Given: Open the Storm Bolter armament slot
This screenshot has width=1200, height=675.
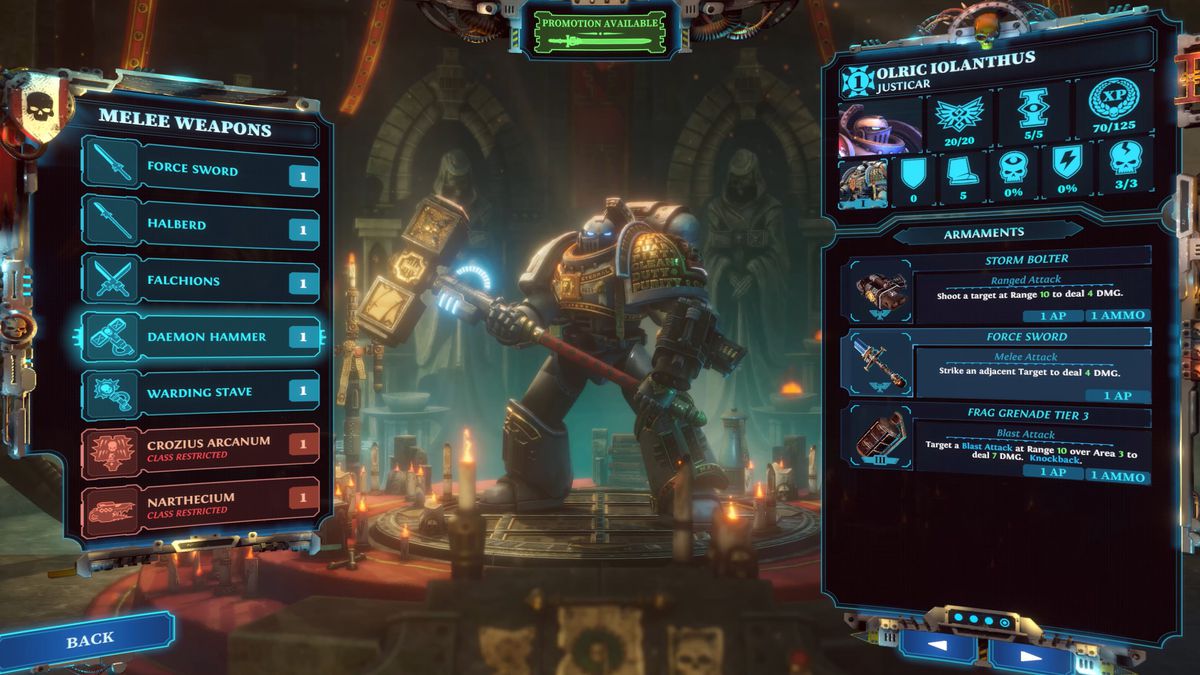Looking at the screenshot, I should pyautogui.click(x=1000, y=288).
